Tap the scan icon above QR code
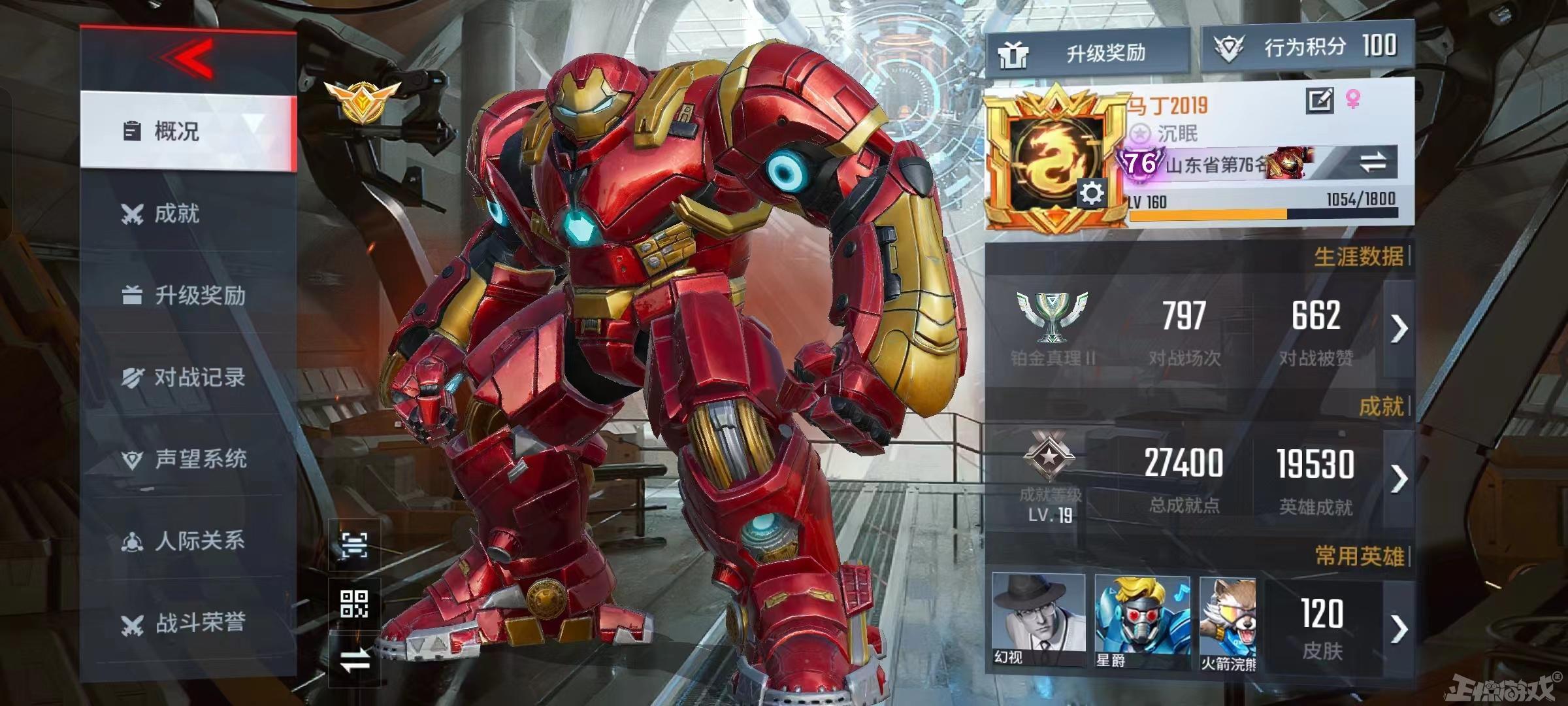The image size is (1568, 706). coord(354,545)
